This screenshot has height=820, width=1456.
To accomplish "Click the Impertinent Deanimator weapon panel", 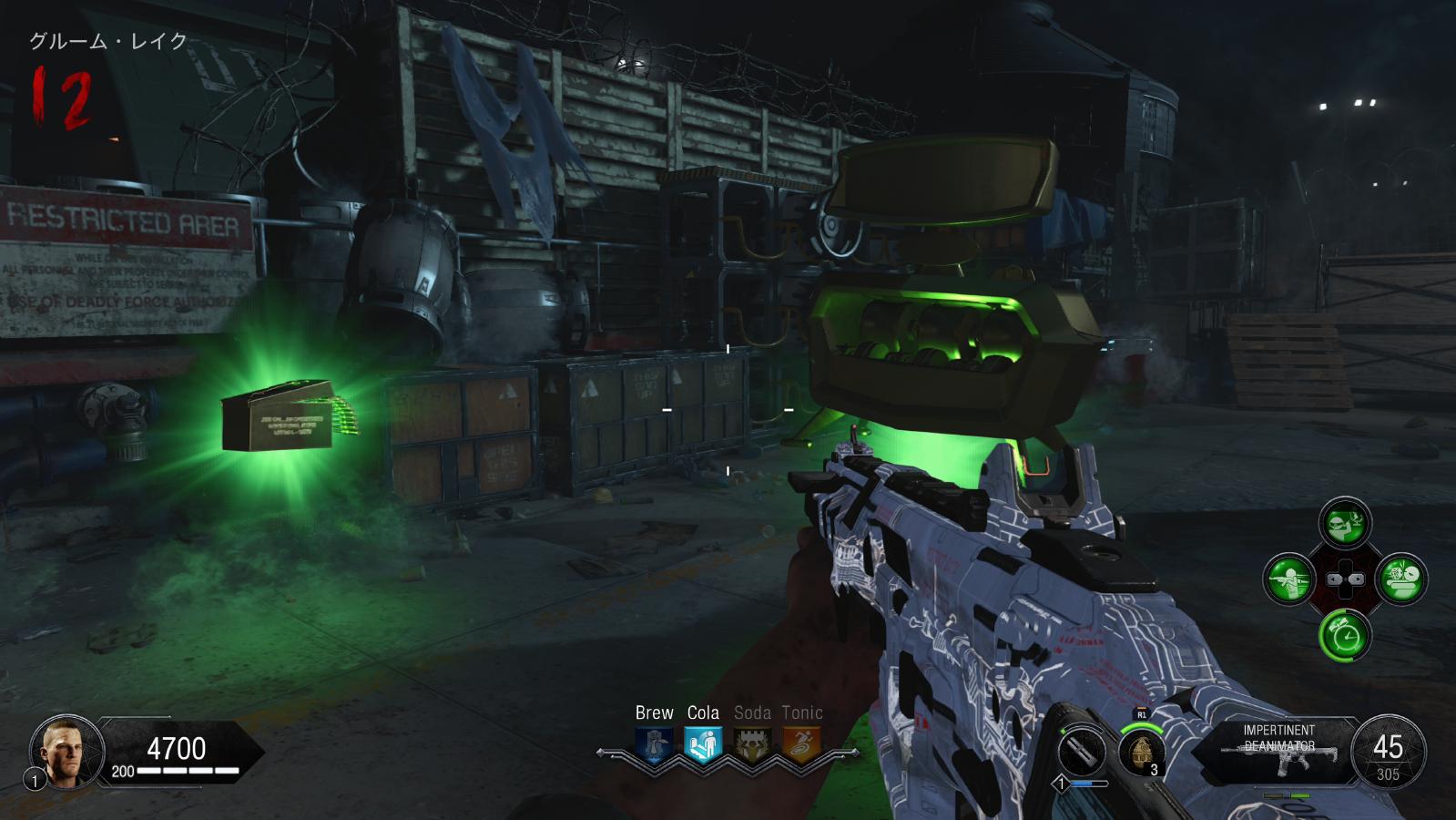I will (x=1279, y=749).
